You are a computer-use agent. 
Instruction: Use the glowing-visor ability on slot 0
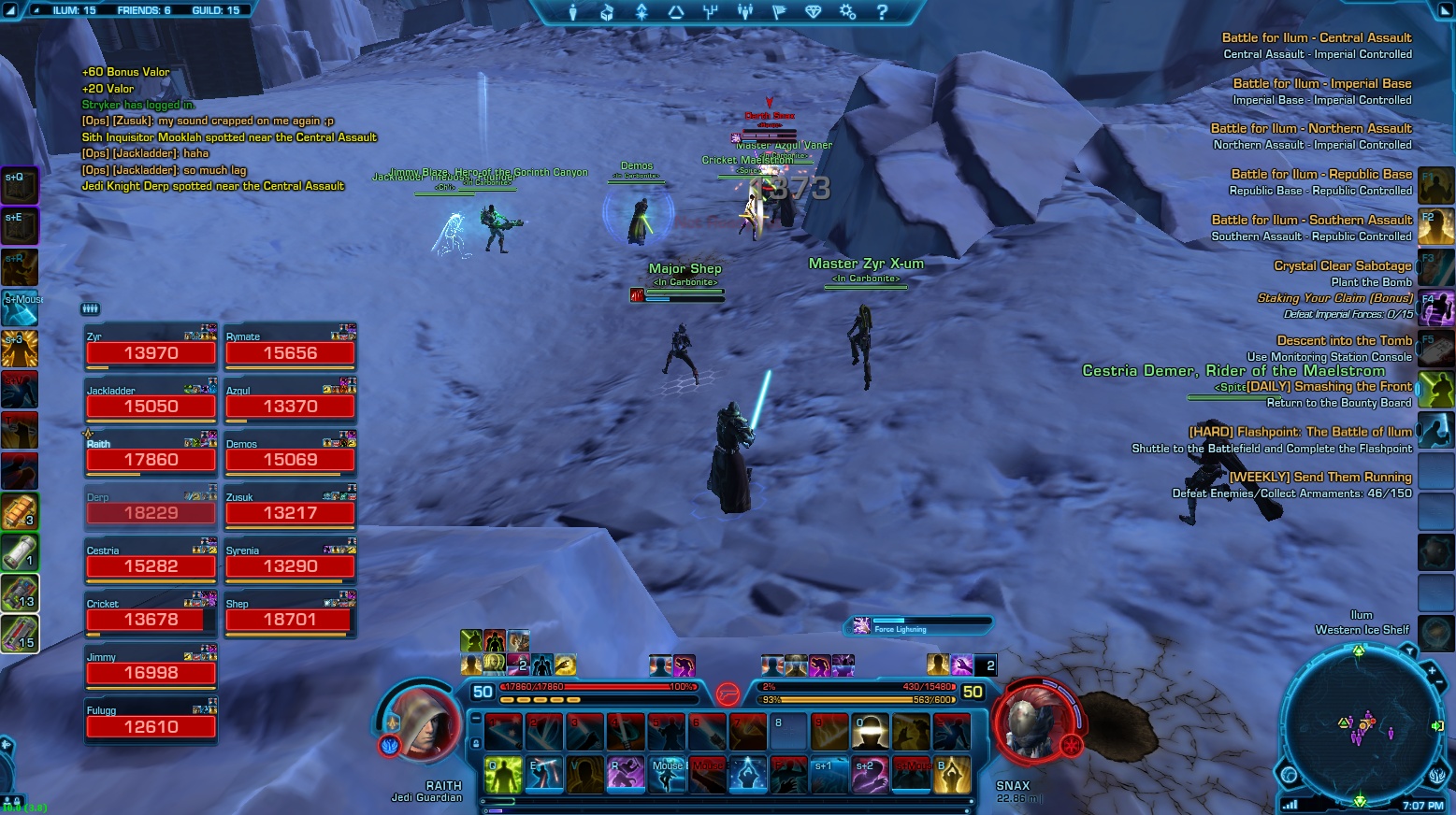tap(871, 732)
